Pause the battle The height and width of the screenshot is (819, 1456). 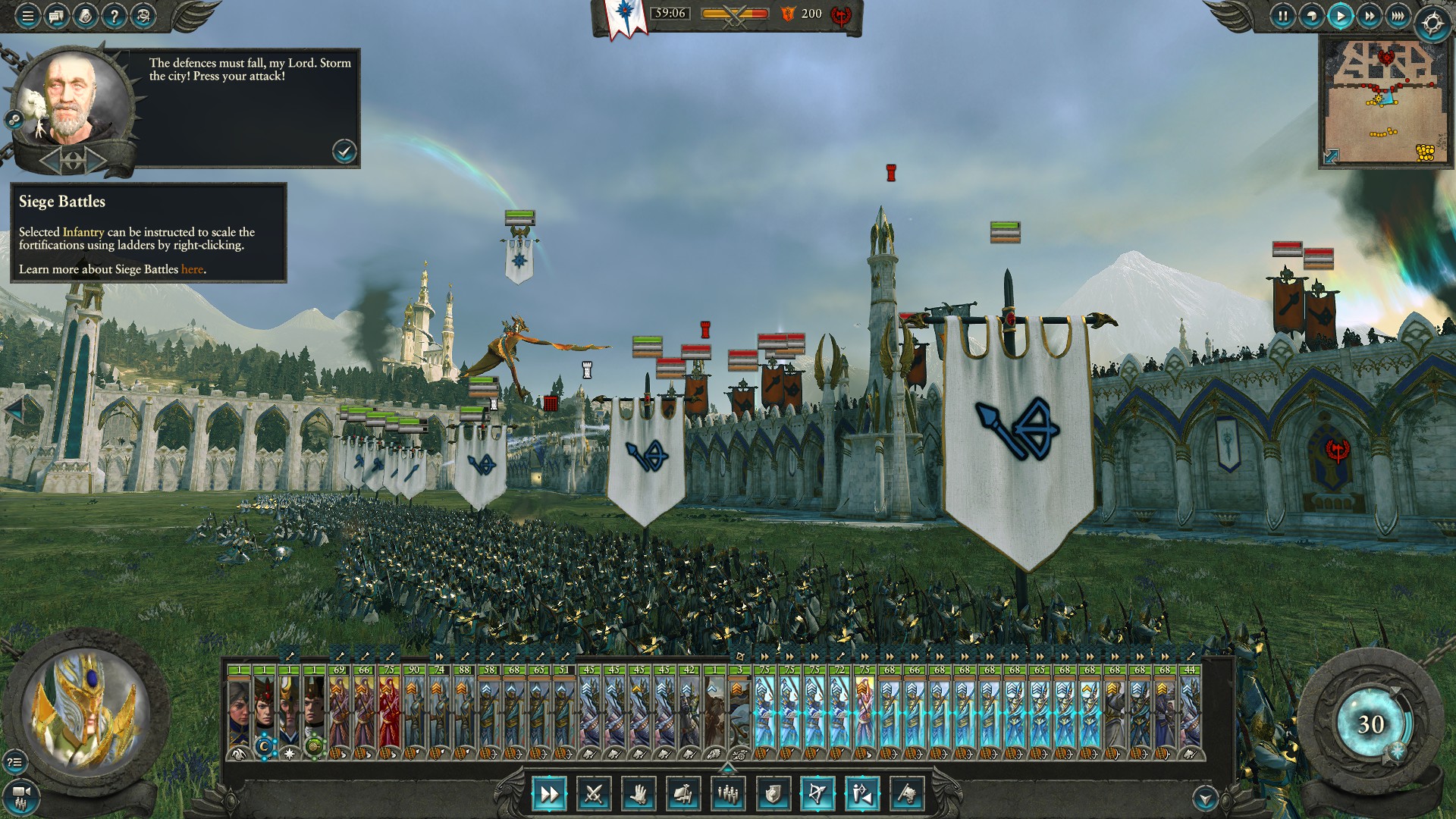tap(1282, 15)
